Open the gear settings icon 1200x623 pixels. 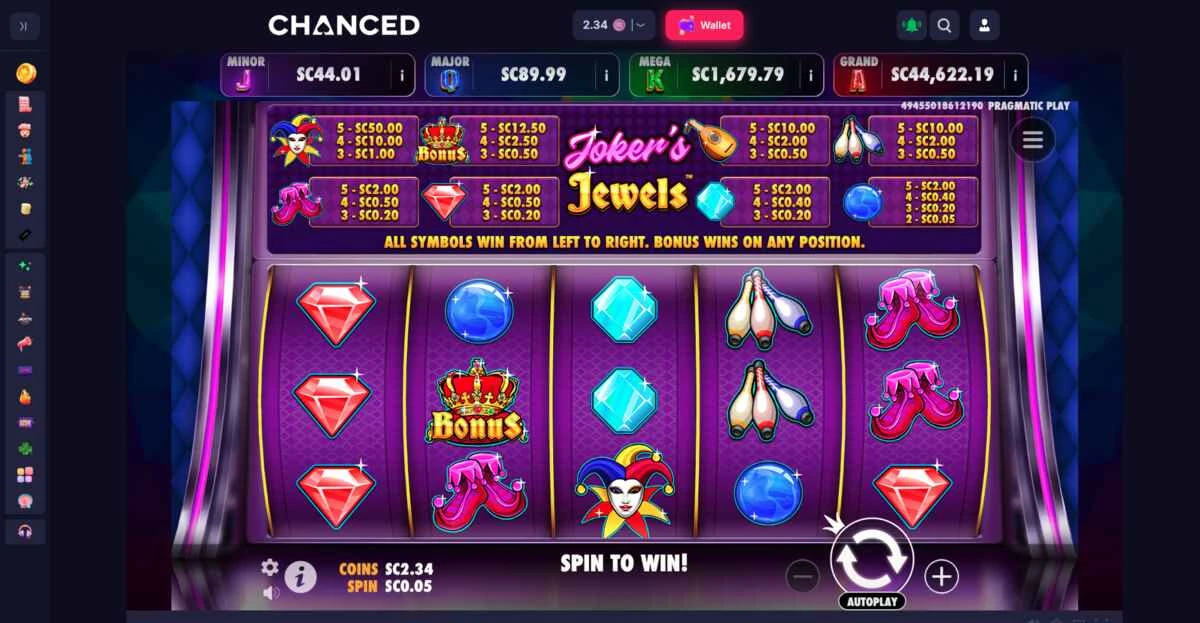[269, 567]
